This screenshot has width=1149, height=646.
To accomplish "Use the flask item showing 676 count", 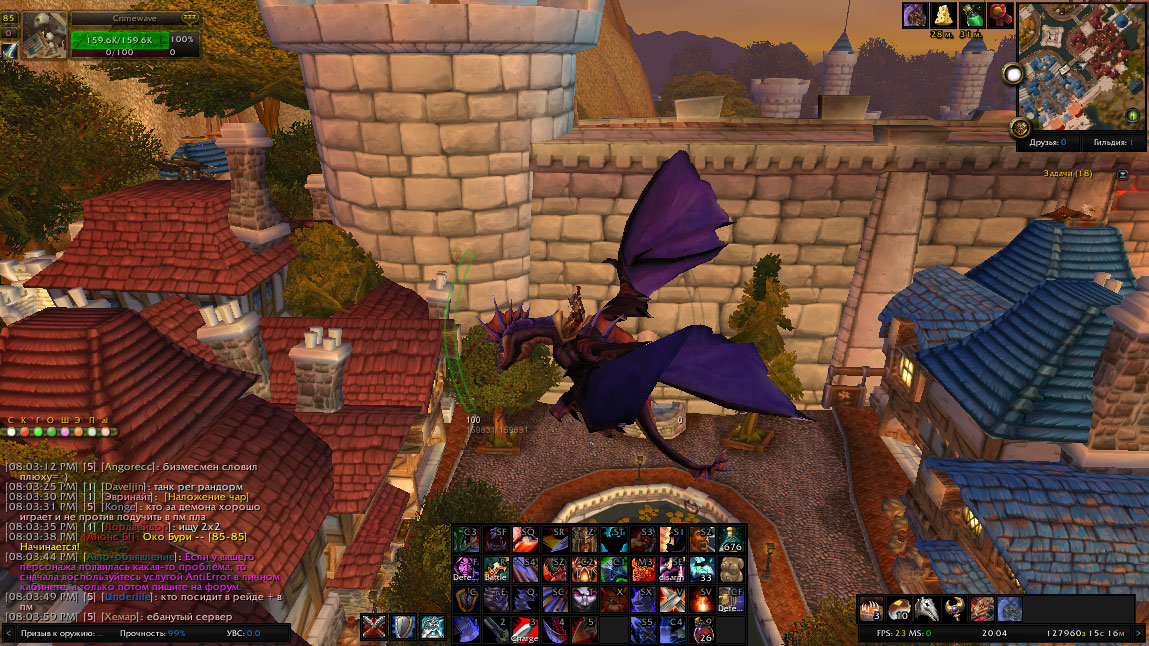I will (x=732, y=540).
